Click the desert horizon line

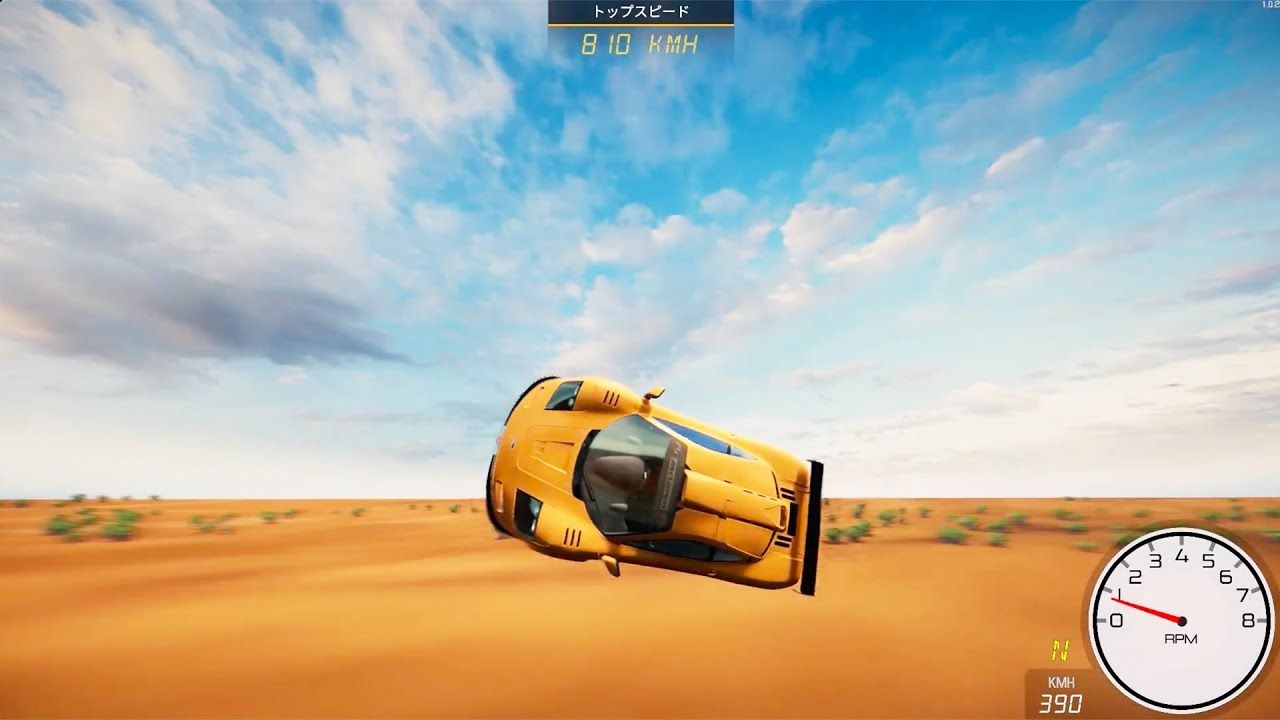pyautogui.click(x=200, y=500)
